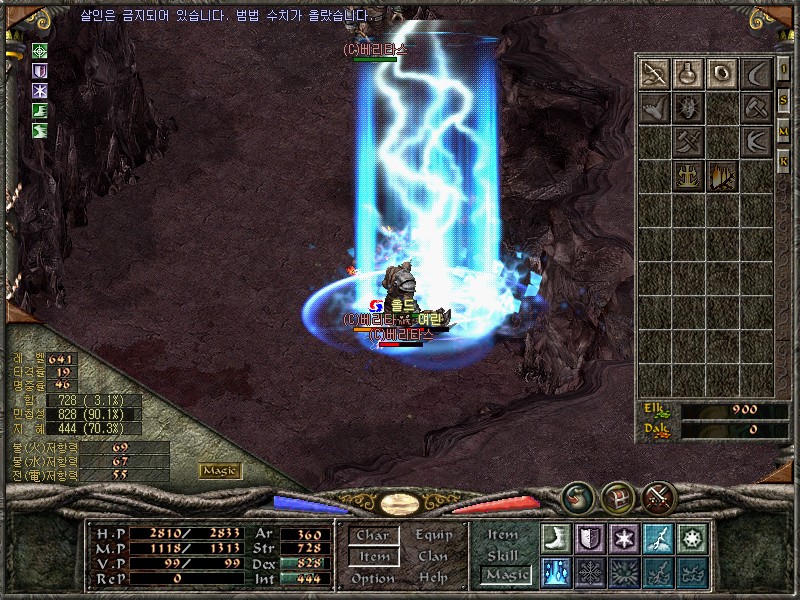Switch quick slots to Skill
The width and height of the screenshot is (800, 600).
pos(502,555)
